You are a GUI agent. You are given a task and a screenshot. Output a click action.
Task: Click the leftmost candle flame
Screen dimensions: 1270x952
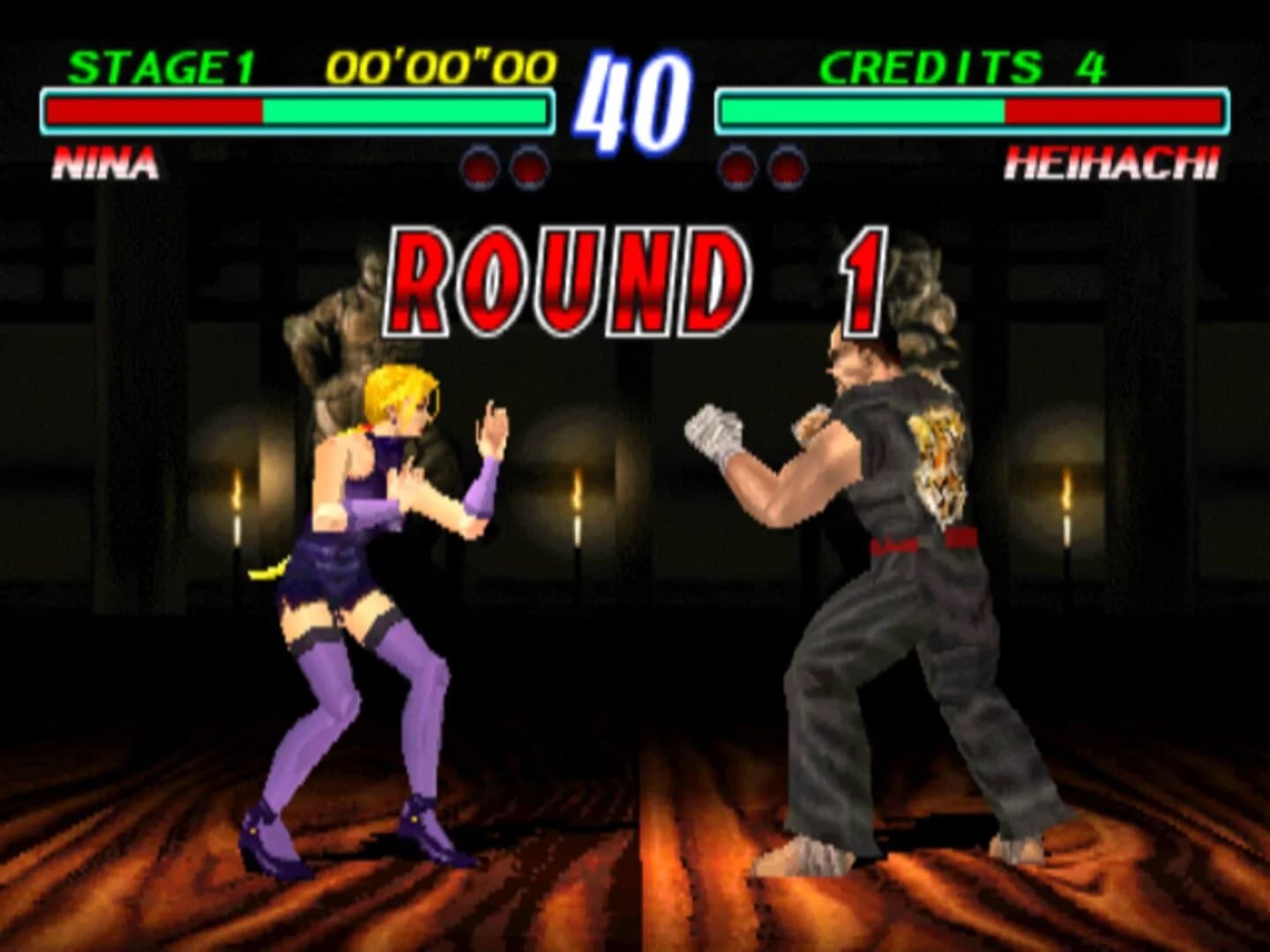[235, 487]
